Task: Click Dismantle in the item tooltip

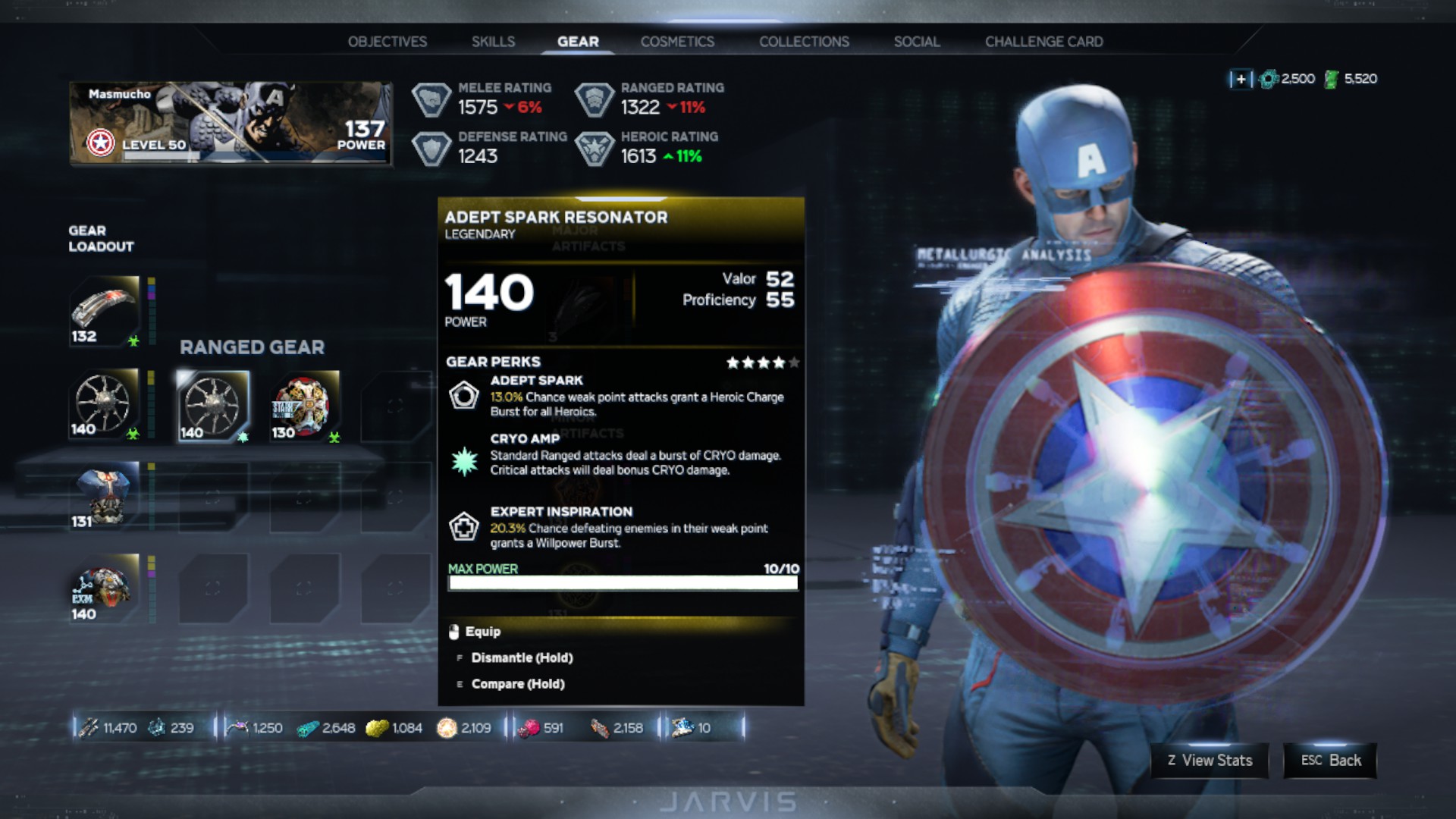Action: tap(521, 658)
